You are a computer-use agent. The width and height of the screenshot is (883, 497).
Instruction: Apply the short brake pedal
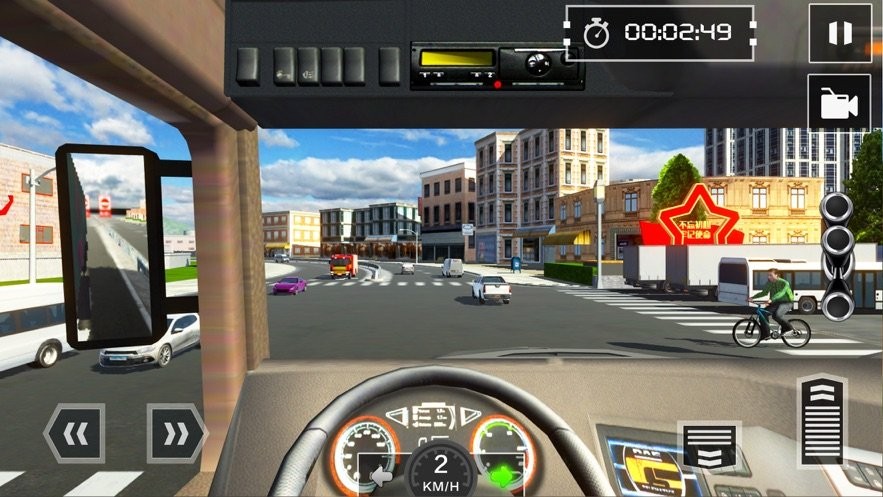point(711,446)
